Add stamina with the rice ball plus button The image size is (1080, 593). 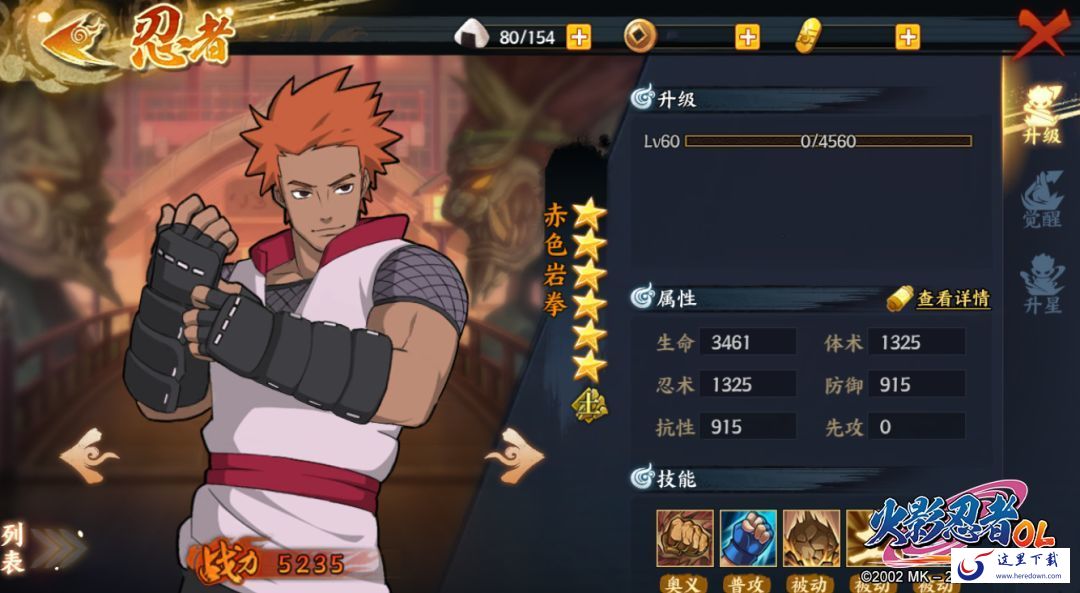[x=579, y=37]
